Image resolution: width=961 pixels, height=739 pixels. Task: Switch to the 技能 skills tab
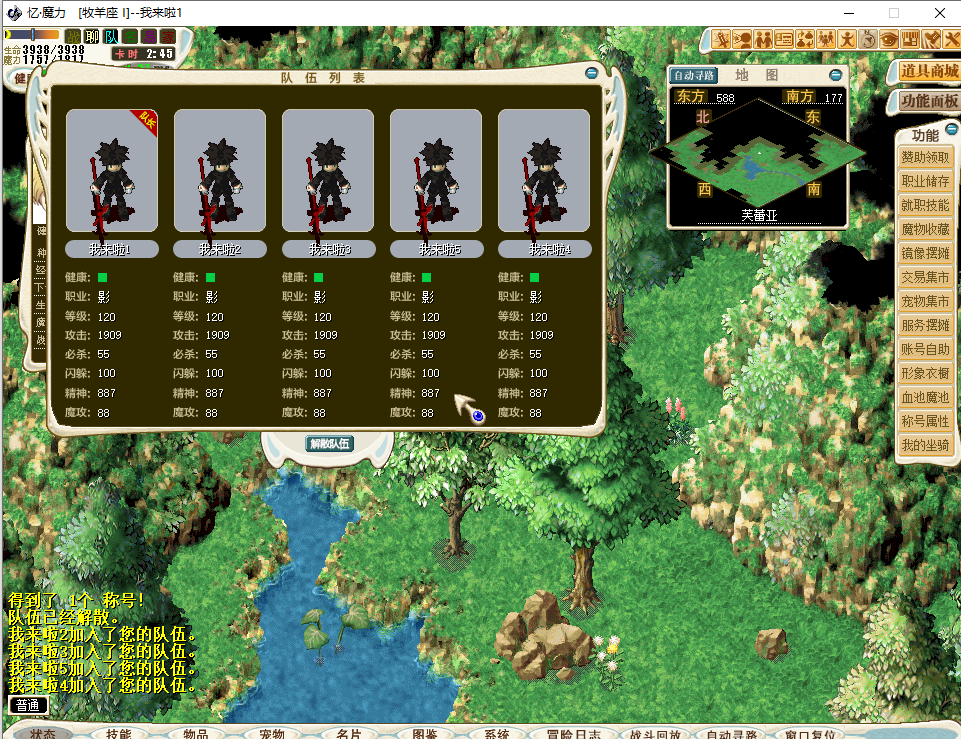click(119, 734)
